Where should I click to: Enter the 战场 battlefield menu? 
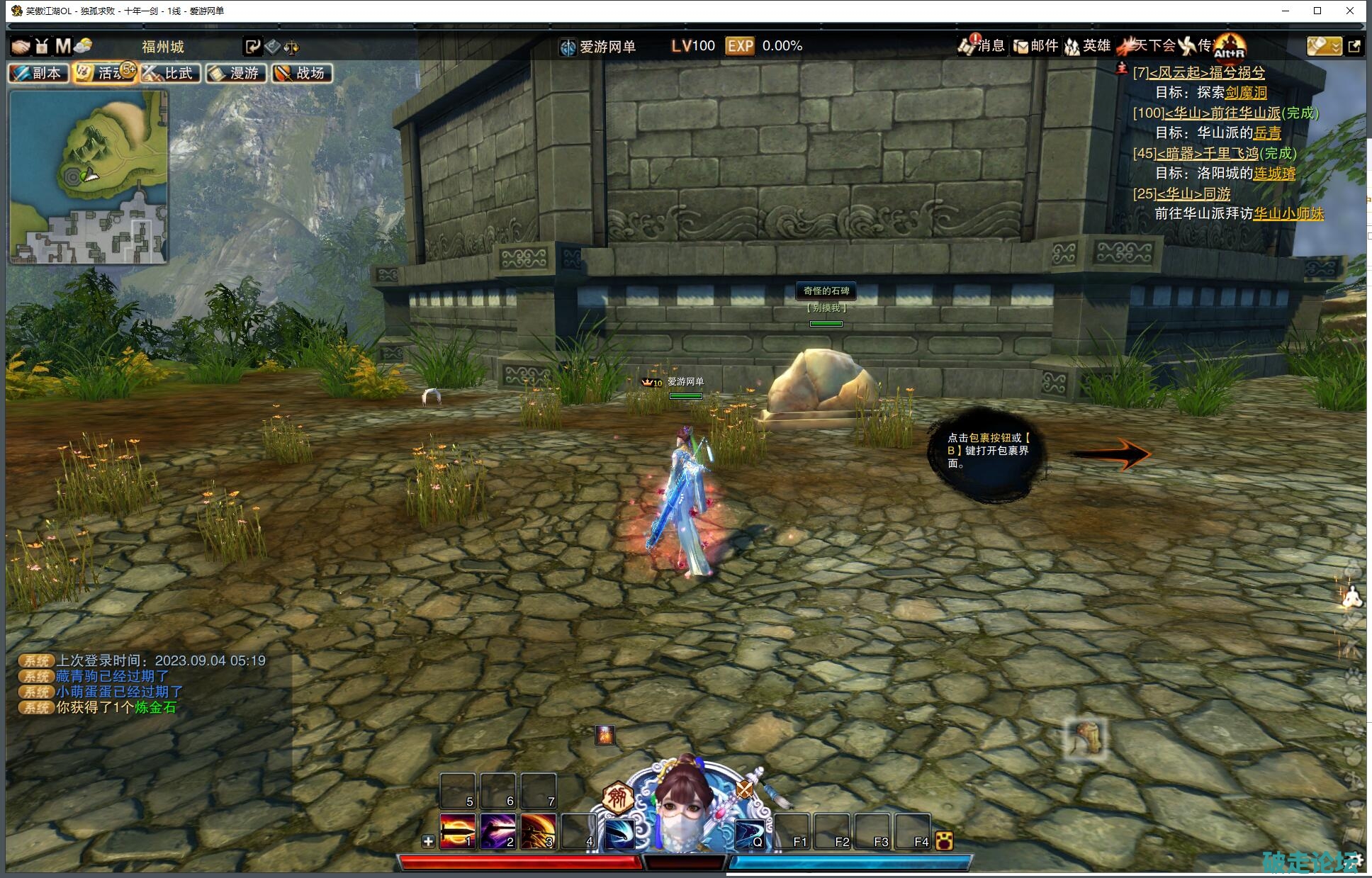coord(302,73)
